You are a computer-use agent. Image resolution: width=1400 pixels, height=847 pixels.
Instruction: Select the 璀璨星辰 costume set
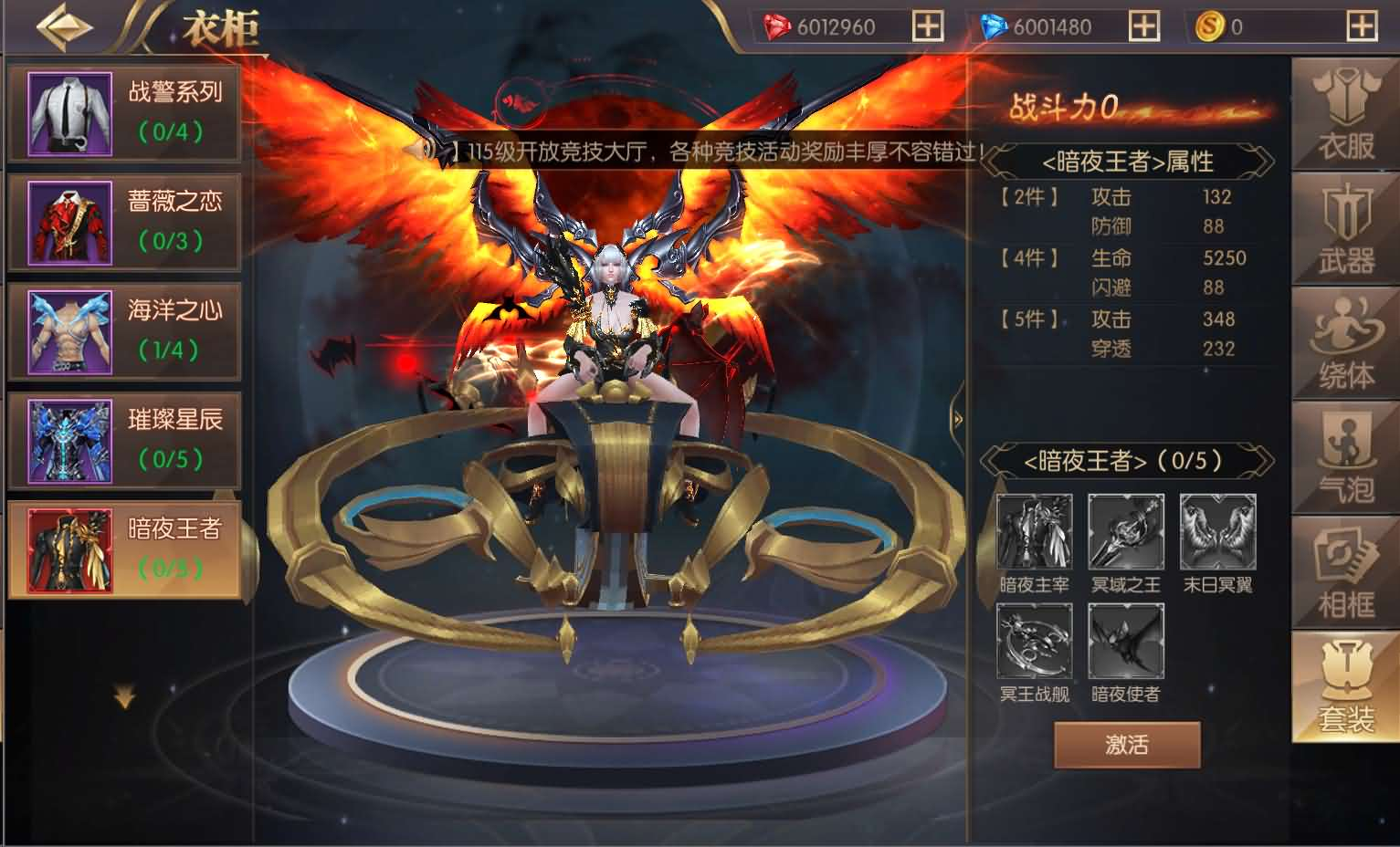coord(125,439)
